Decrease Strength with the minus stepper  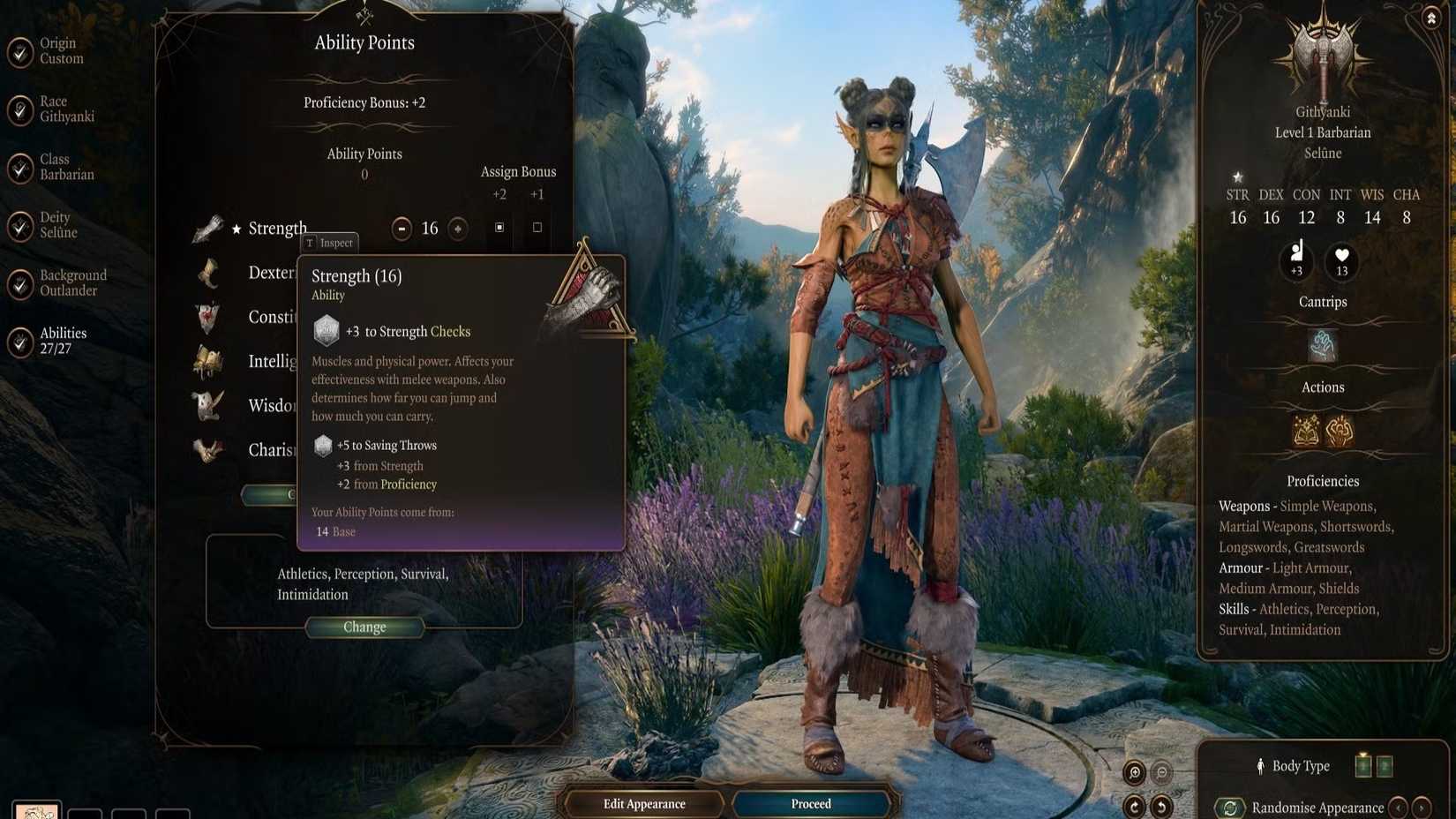(x=402, y=228)
